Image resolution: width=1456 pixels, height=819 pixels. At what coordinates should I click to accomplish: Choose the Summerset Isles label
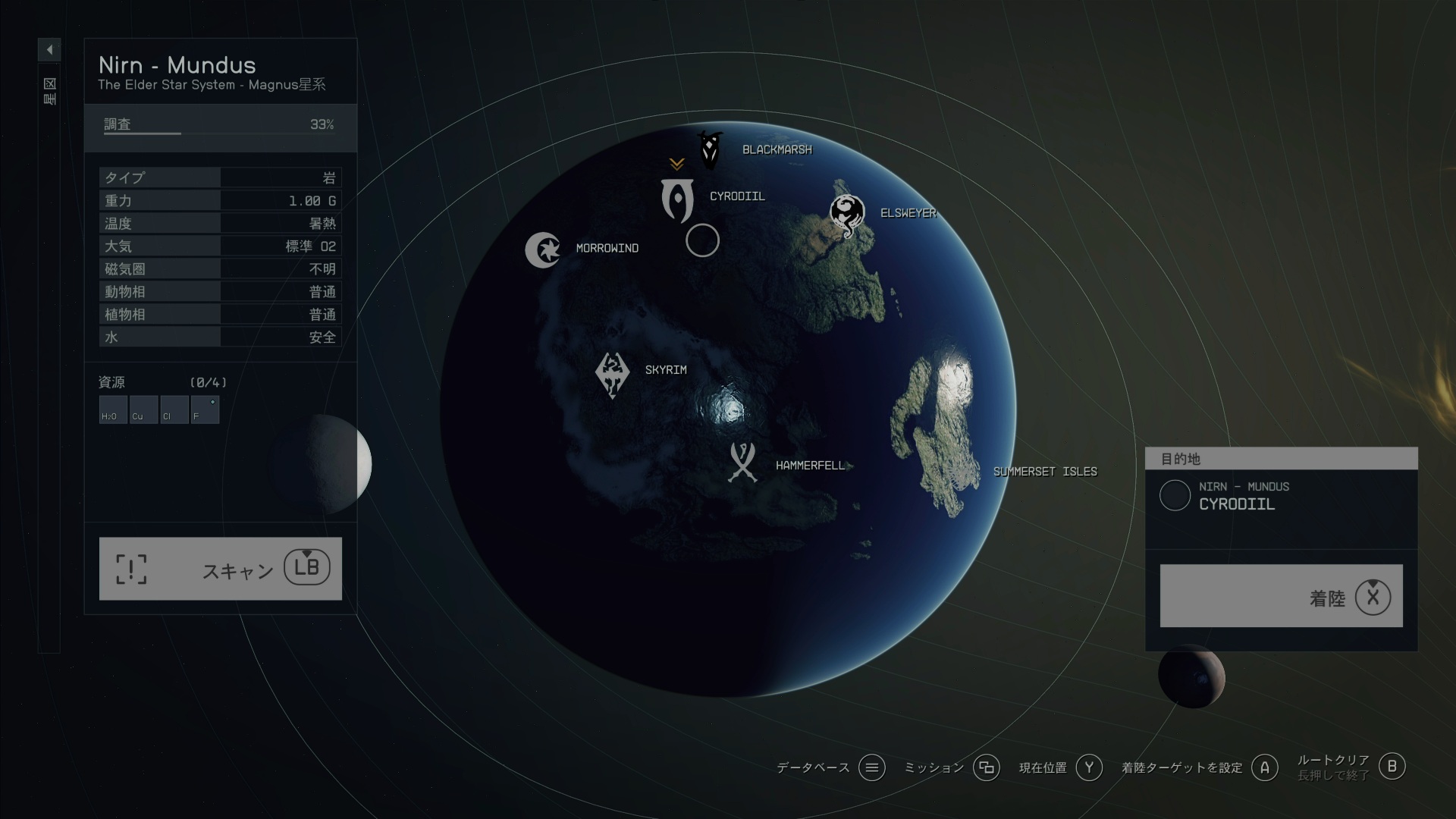pos(1044,472)
